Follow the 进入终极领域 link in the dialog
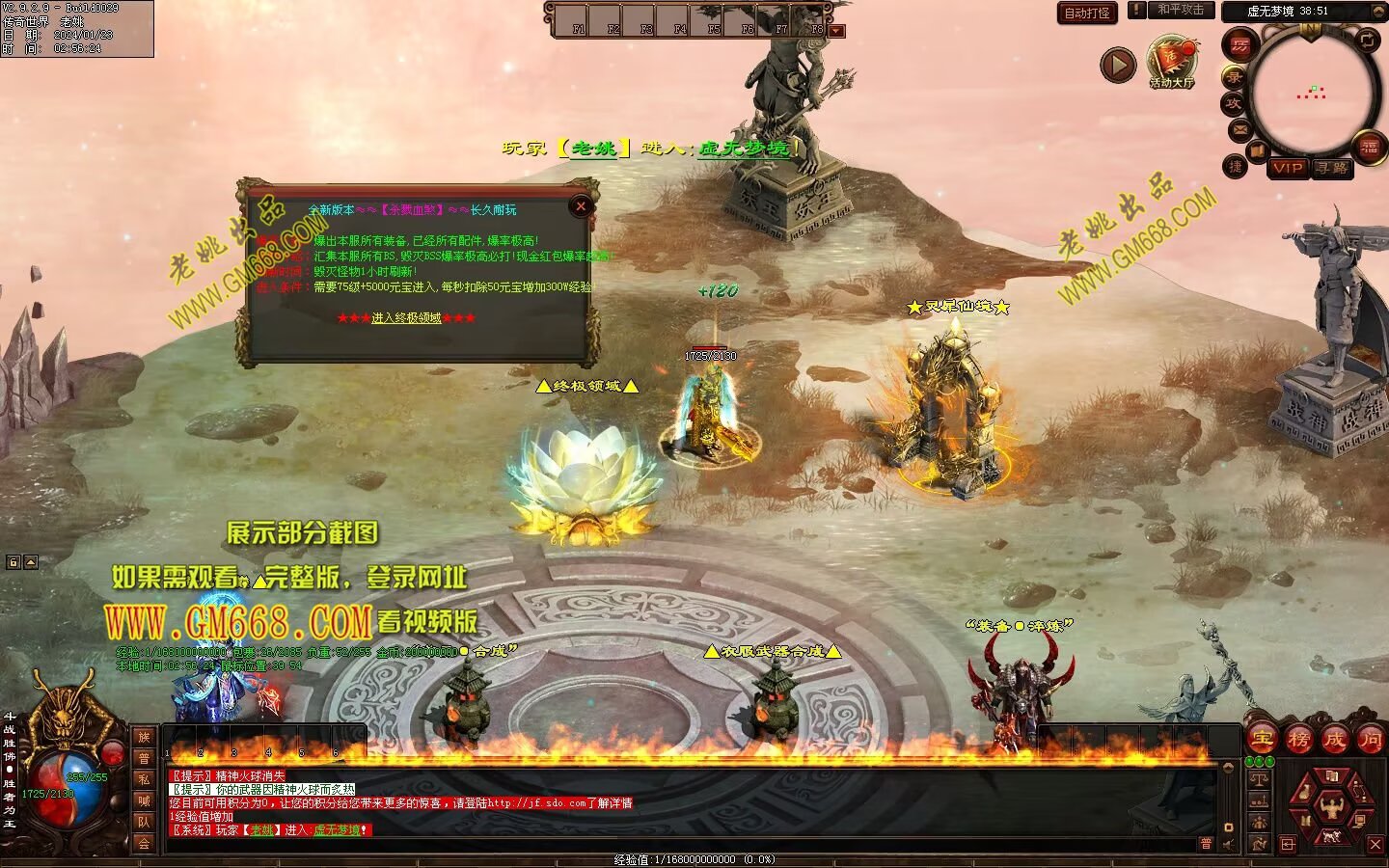Viewport: 1389px width, 868px height. (406, 318)
